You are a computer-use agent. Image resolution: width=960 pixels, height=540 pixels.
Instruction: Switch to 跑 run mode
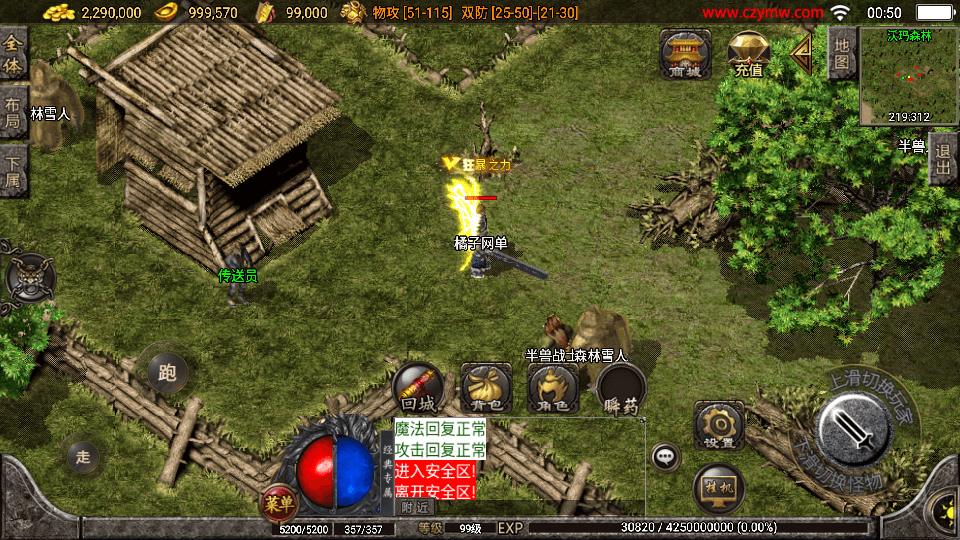(x=167, y=373)
